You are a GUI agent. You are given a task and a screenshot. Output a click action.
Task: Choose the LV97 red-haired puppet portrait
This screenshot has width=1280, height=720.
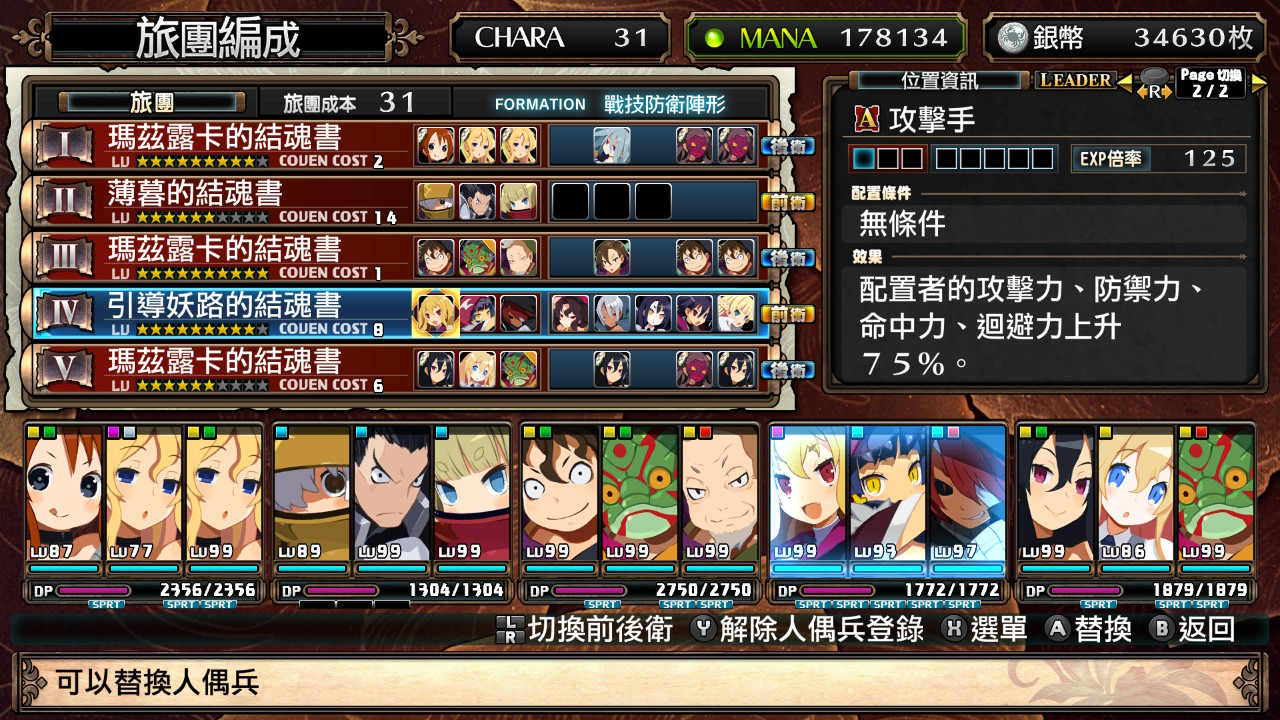pos(967,495)
